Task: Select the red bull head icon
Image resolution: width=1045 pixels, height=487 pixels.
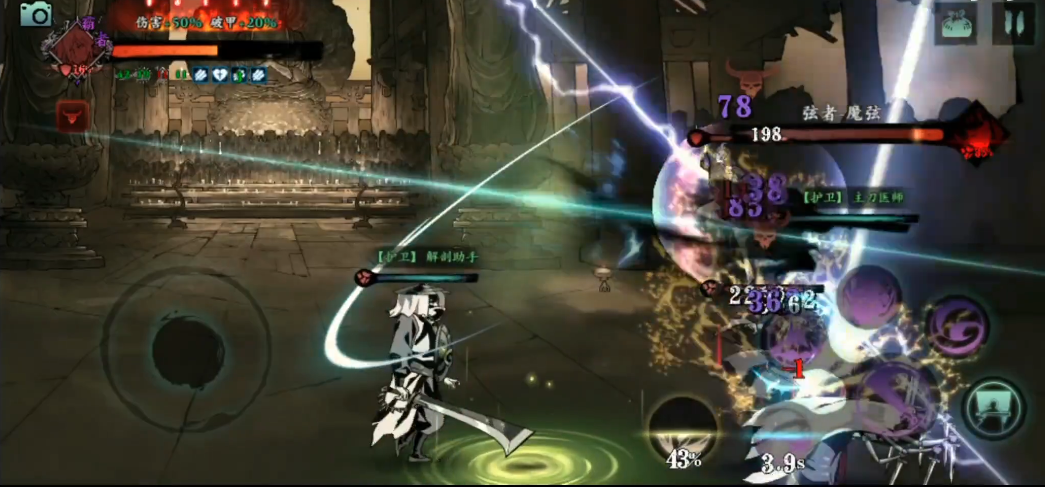Action: [x=72, y=115]
